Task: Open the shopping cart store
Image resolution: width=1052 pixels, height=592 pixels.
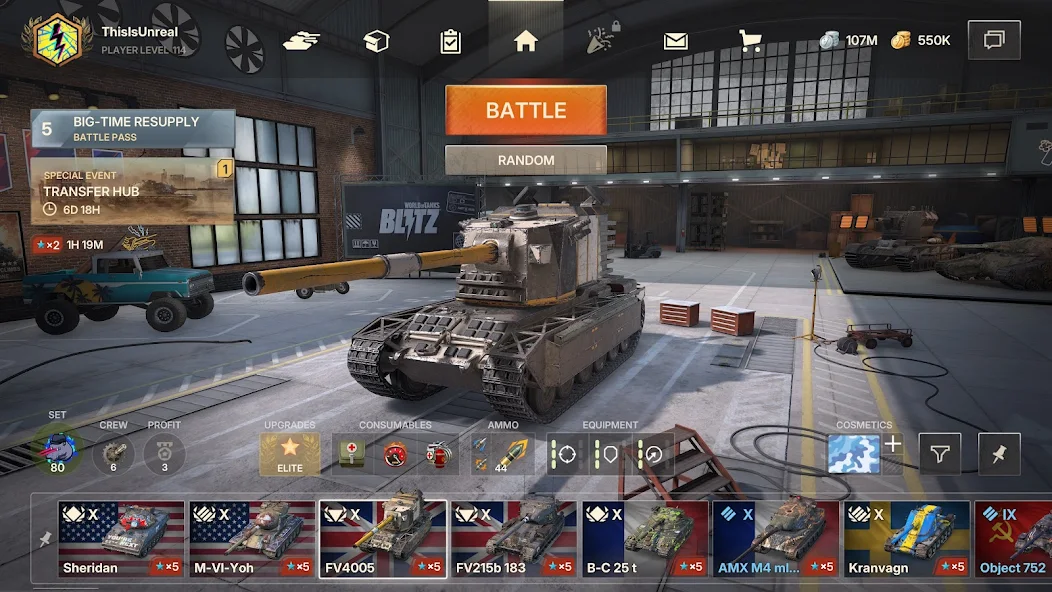Action: [750, 41]
